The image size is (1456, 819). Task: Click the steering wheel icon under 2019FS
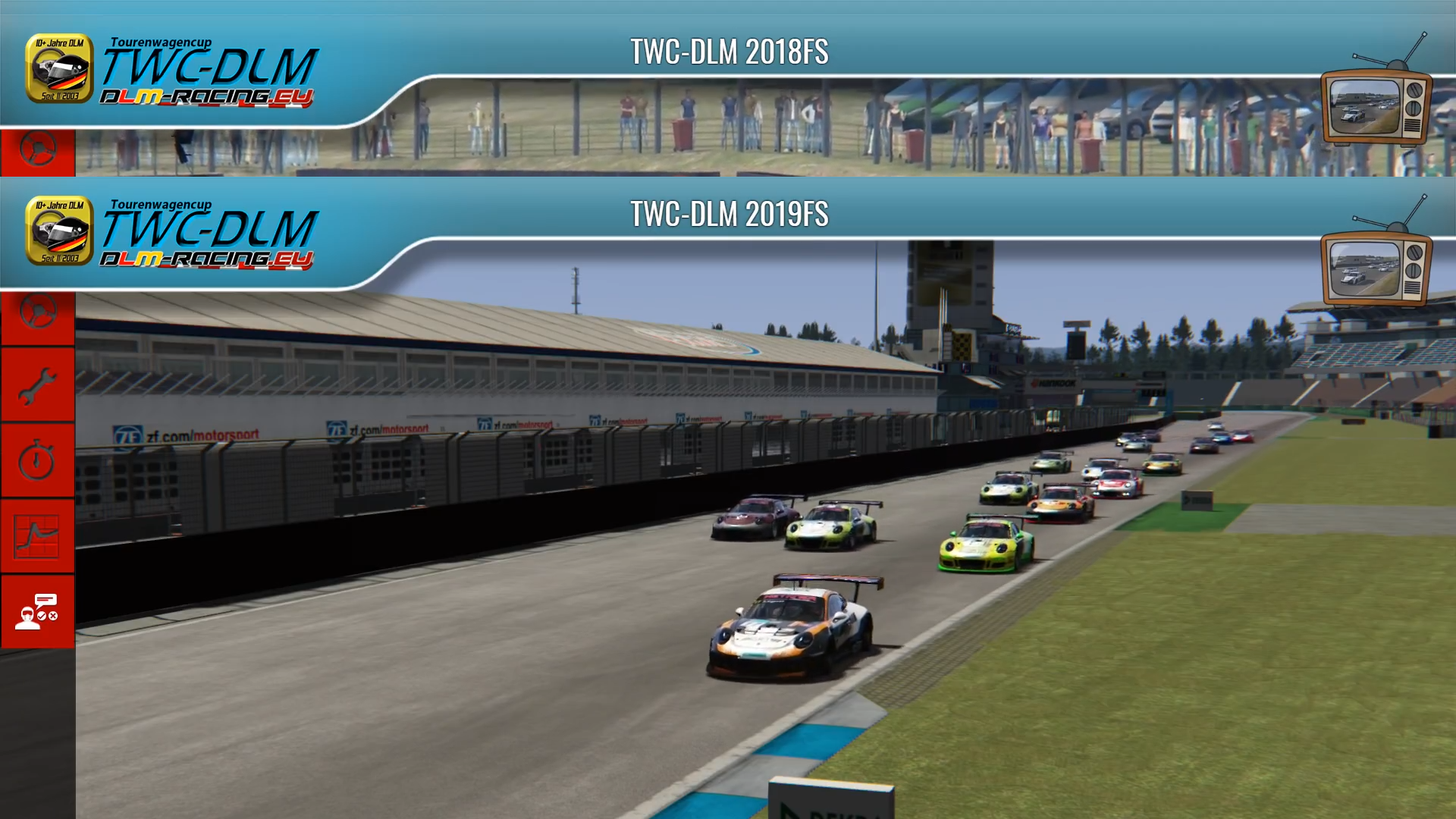pyautogui.click(x=37, y=312)
